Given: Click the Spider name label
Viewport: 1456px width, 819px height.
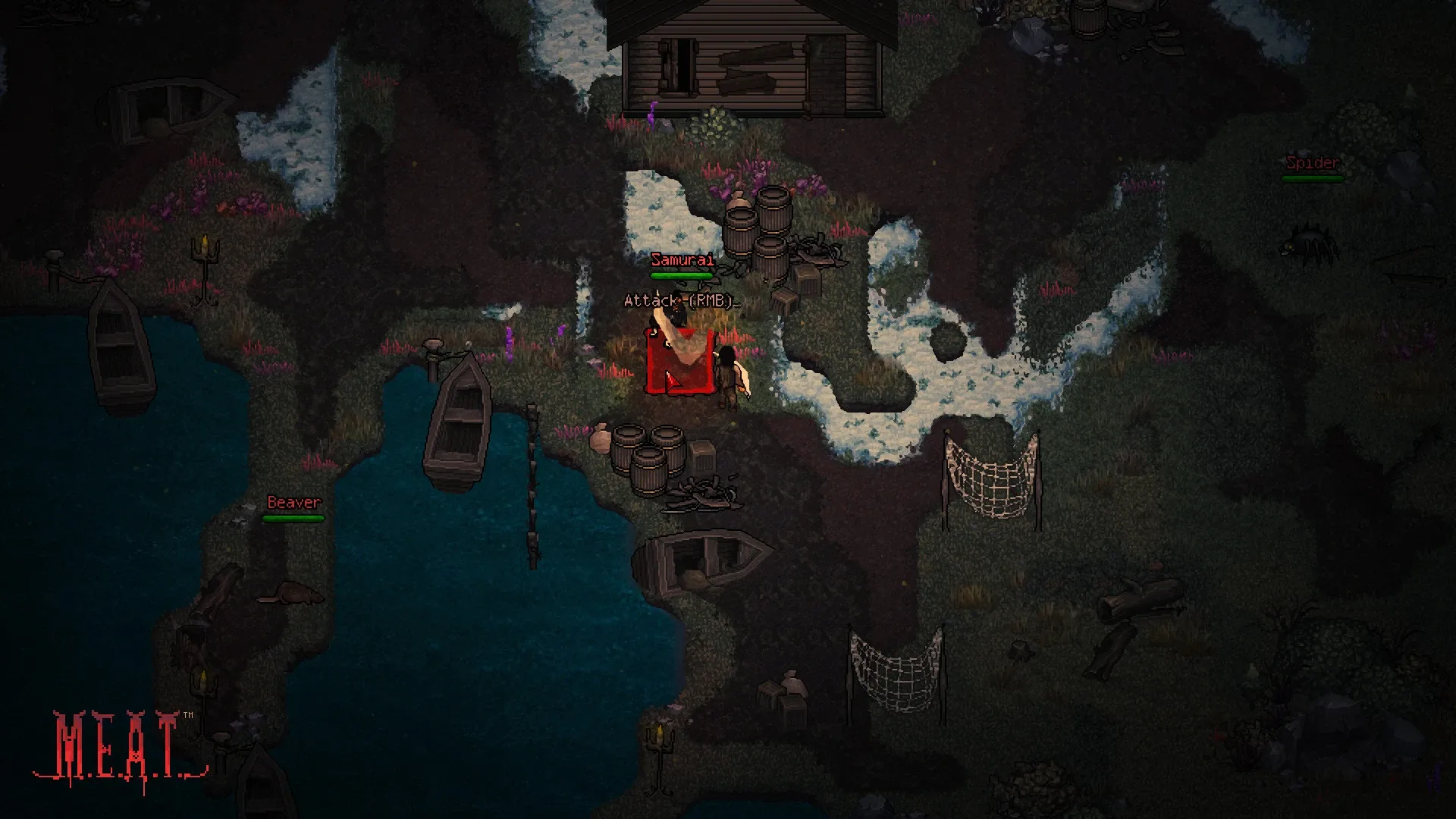Looking at the screenshot, I should point(1311,162).
